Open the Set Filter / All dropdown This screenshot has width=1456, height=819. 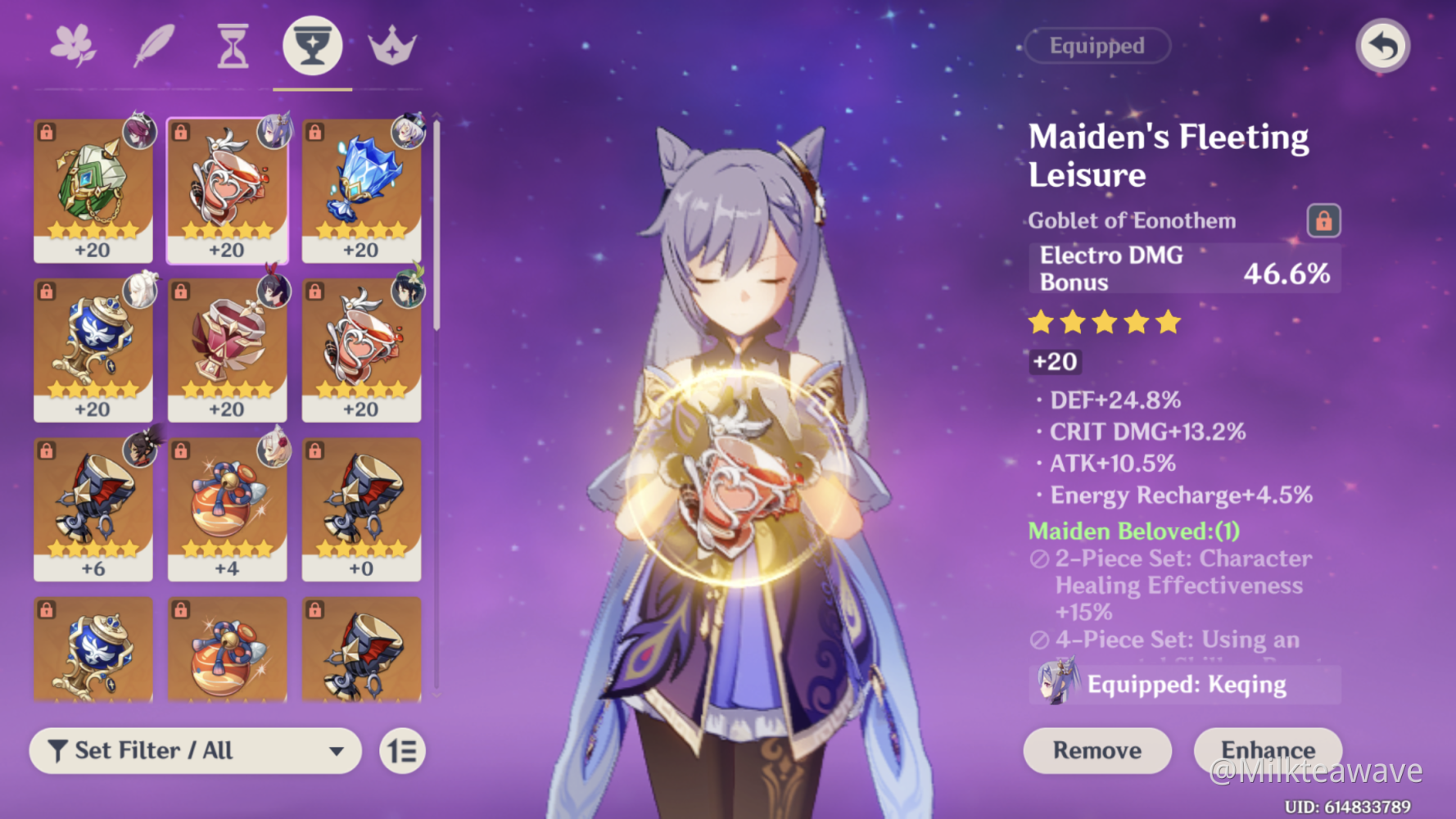pyautogui.click(x=194, y=750)
